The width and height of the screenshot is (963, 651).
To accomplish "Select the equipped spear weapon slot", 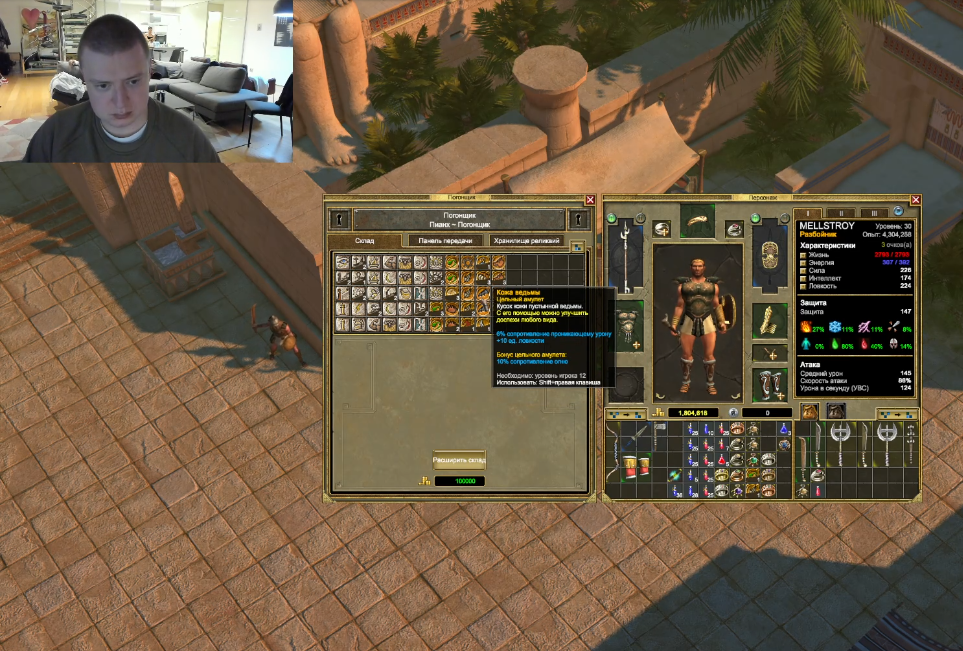I will [x=624, y=255].
